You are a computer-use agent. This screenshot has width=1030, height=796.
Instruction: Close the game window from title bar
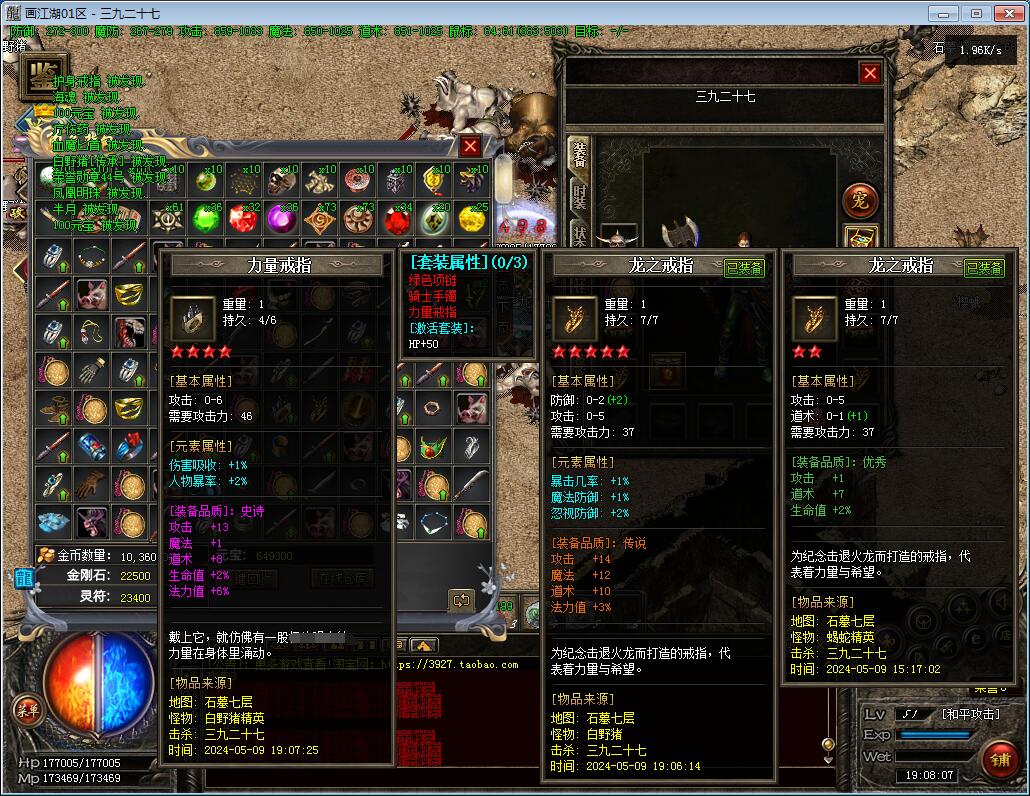coord(1008,13)
